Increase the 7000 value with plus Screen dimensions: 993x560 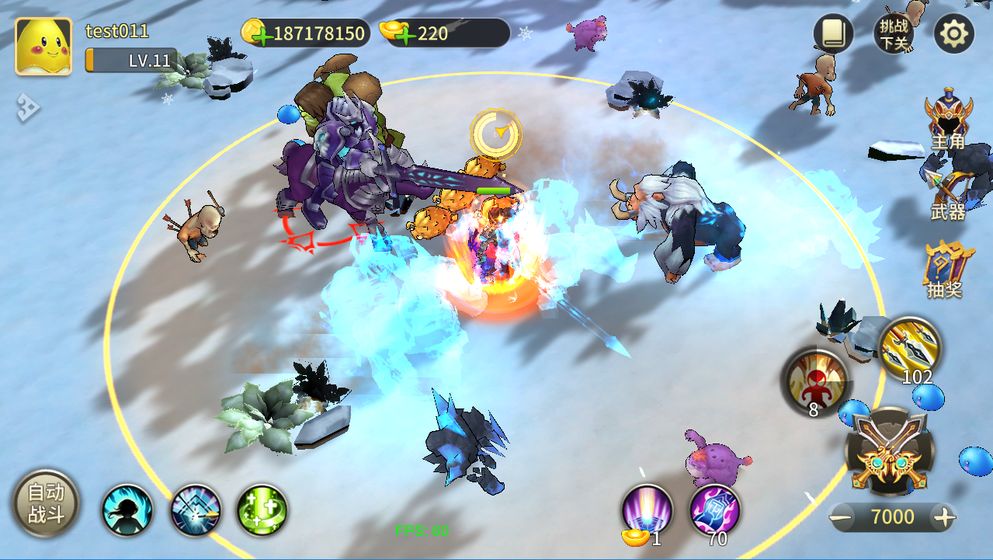(942, 517)
